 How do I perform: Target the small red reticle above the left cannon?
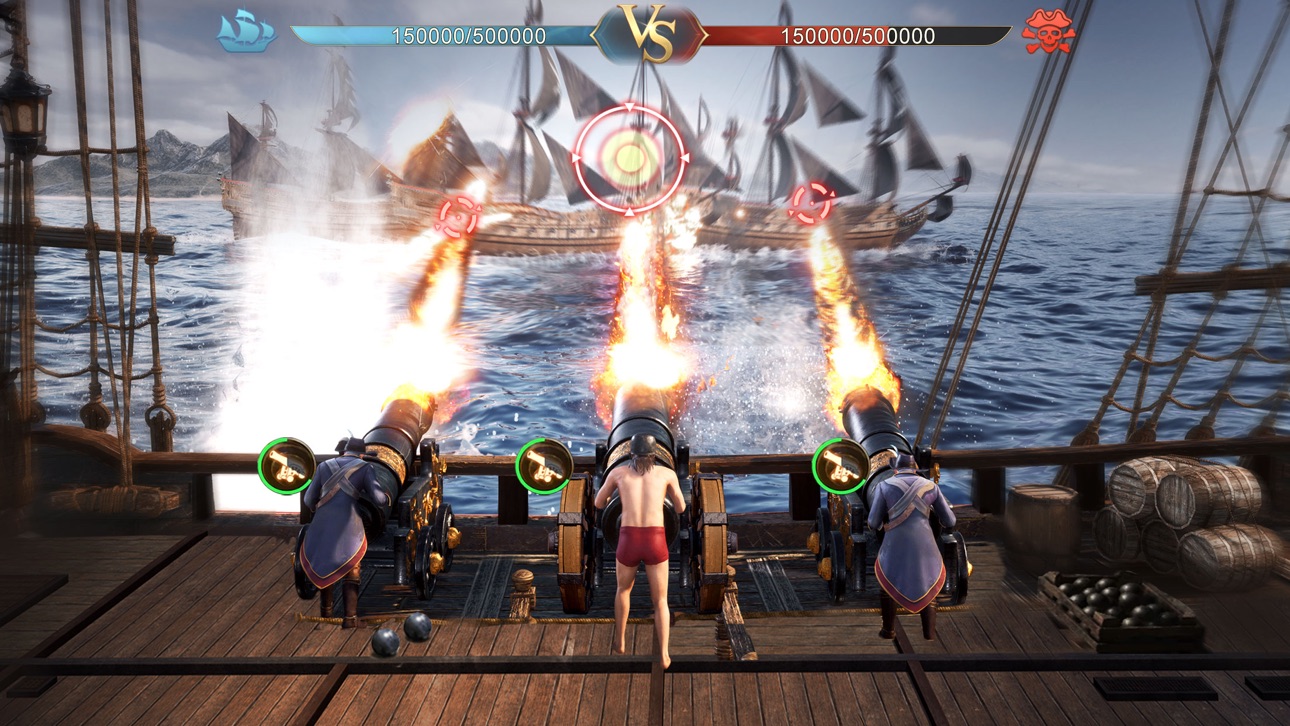(x=458, y=216)
